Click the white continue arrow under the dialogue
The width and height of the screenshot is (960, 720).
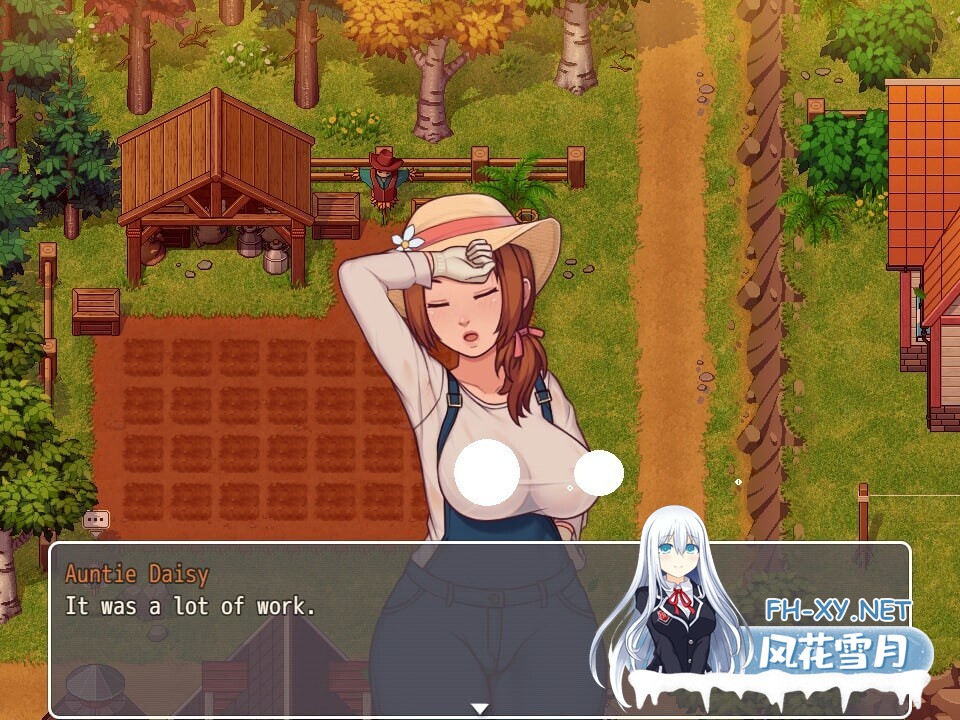pyautogui.click(x=480, y=708)
